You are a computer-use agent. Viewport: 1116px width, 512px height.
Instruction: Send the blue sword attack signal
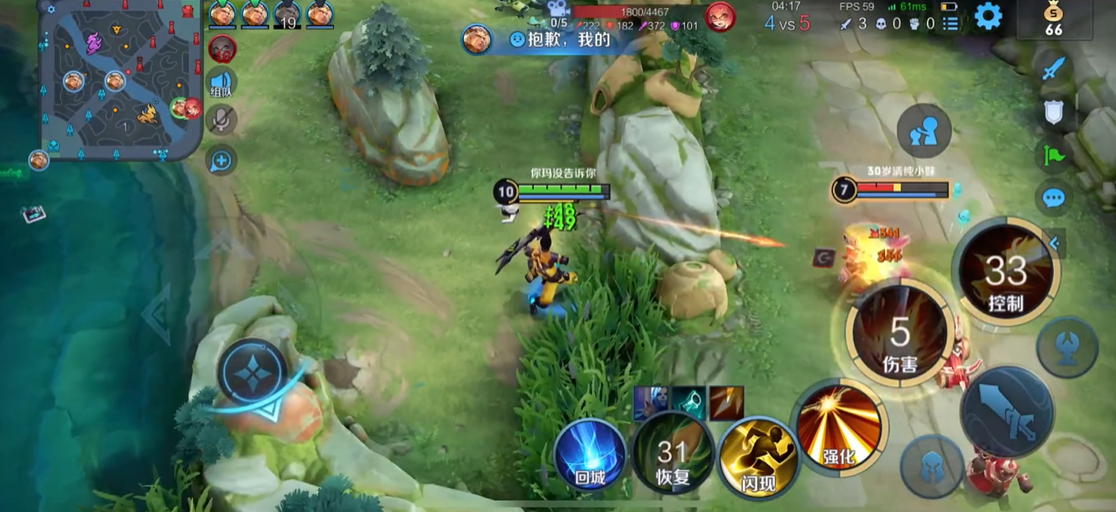[1053, 68]
